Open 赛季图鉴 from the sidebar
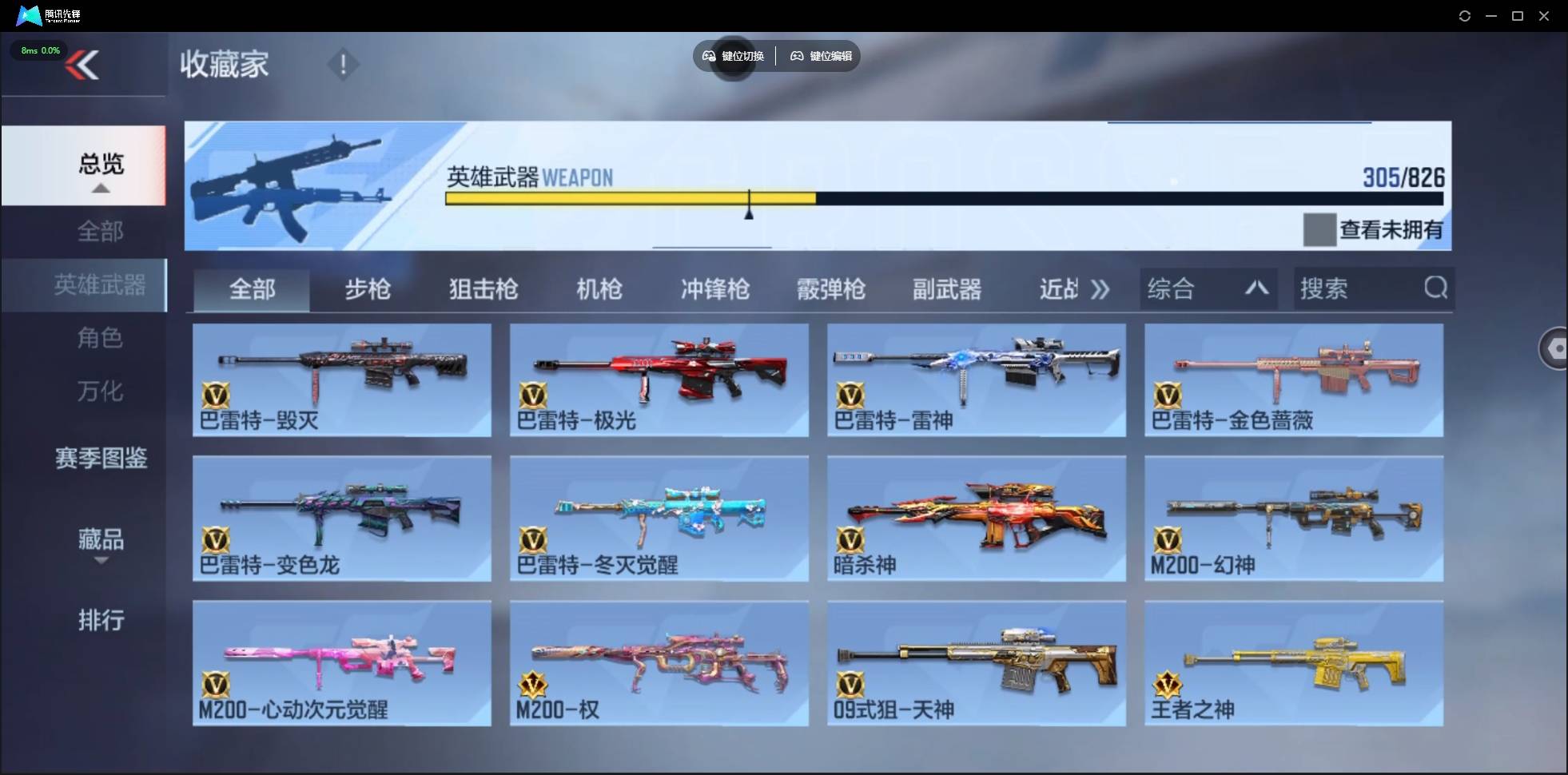This screenshot has height=775, width=1568. [x=101, y=458]
